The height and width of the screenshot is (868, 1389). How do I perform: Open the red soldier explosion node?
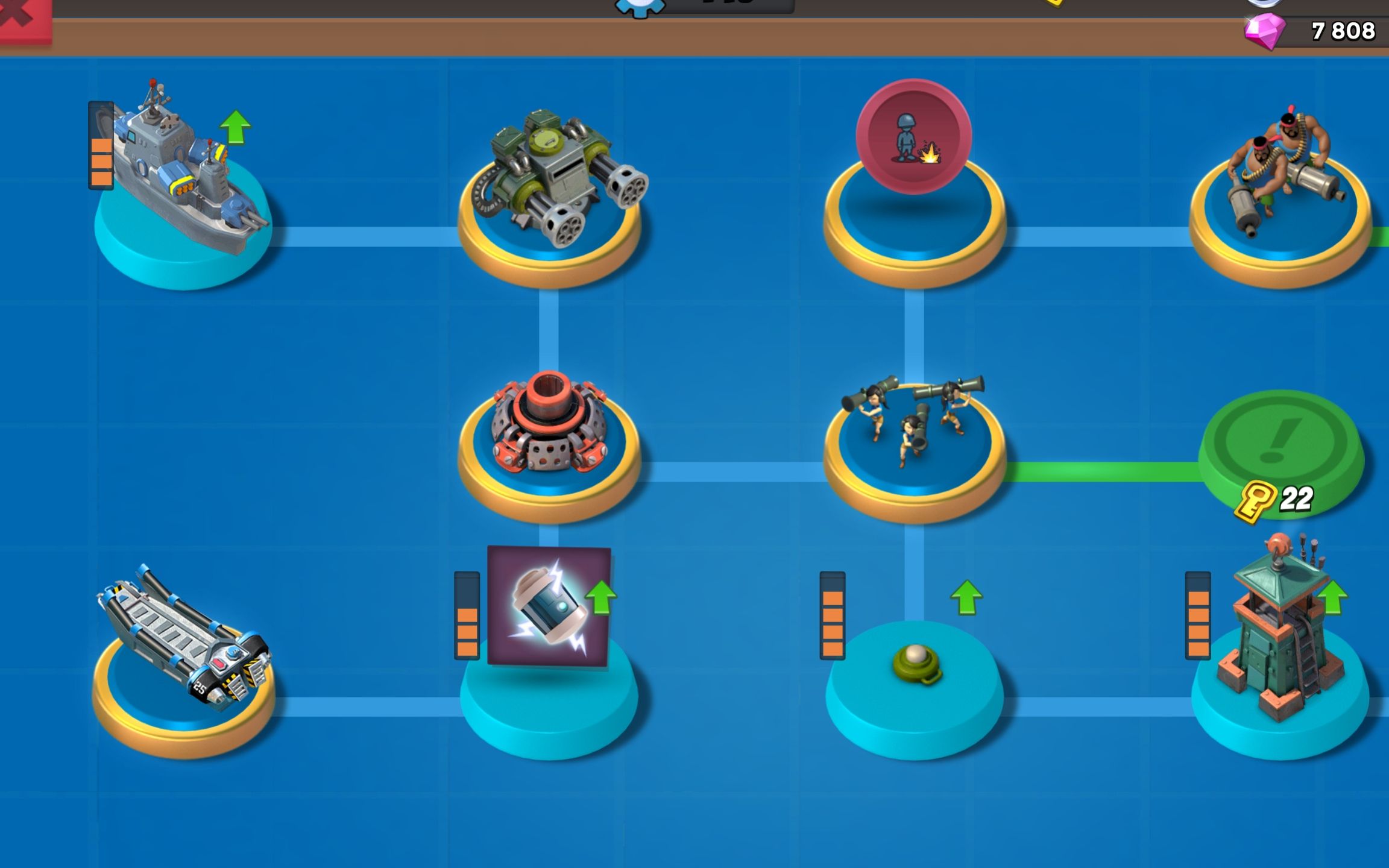pyautogui.click(x=913, y=137)
